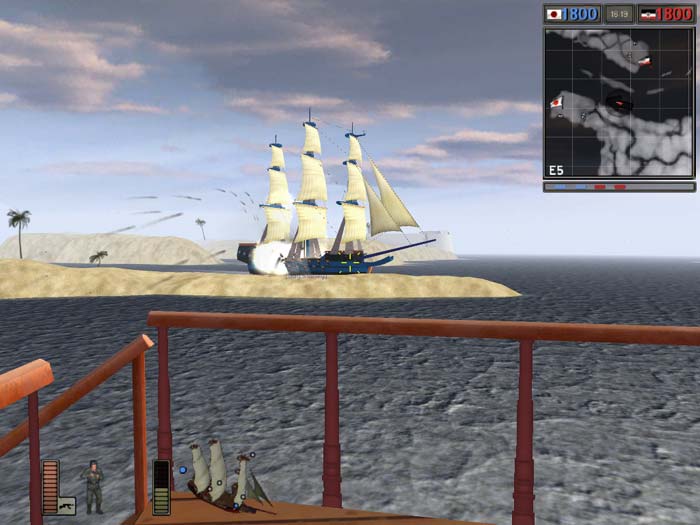Viewport: 700px width, 525px height.
Task: Click the red marker at the minimap center
Action: pos(620,102)
